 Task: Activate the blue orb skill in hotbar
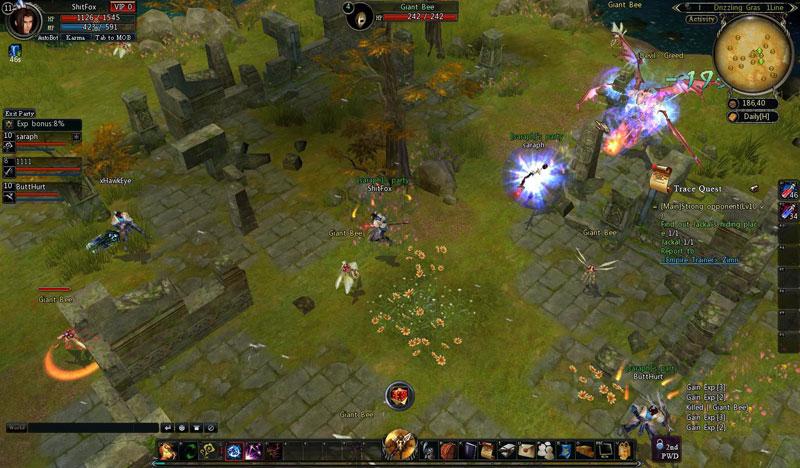point(234,450)
